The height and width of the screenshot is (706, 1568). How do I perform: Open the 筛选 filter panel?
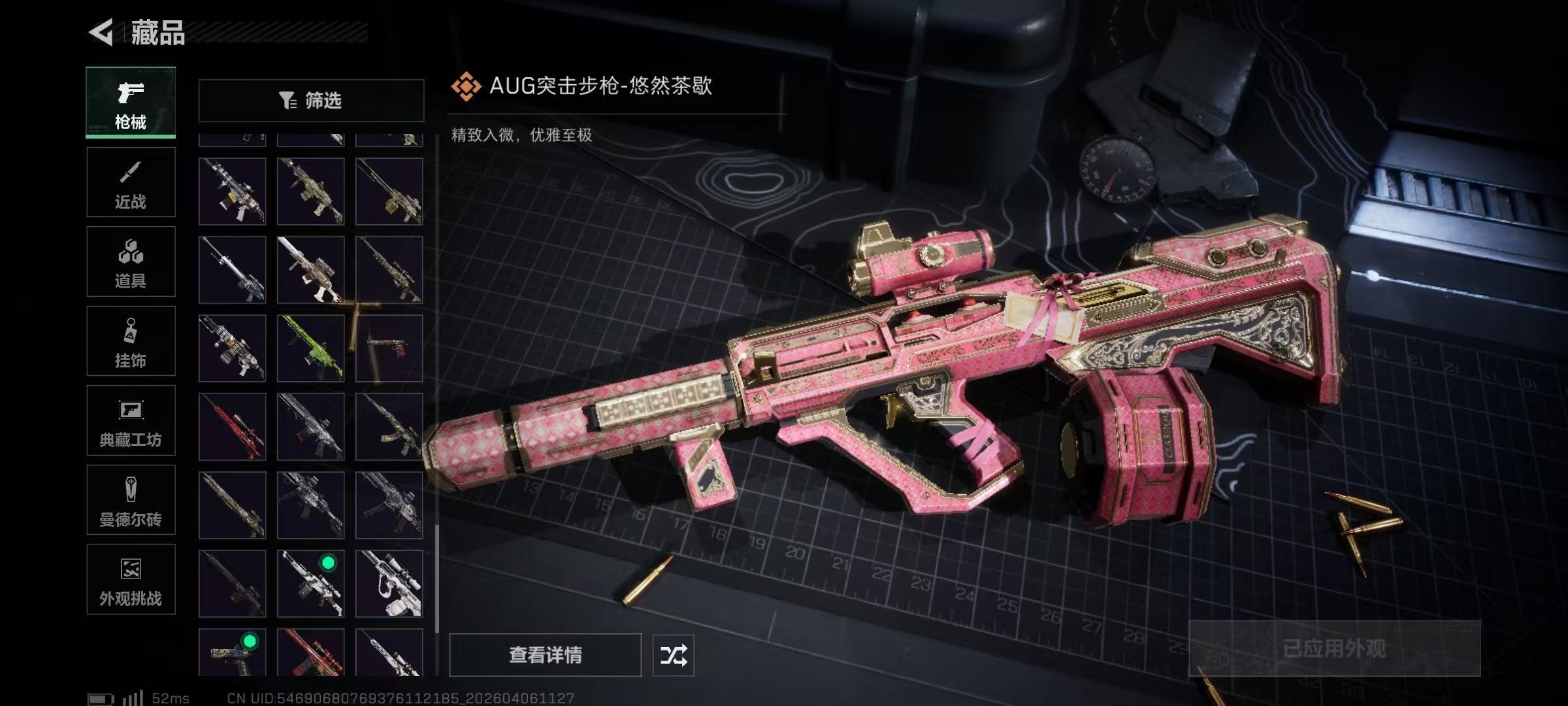[x=311, y=100]
